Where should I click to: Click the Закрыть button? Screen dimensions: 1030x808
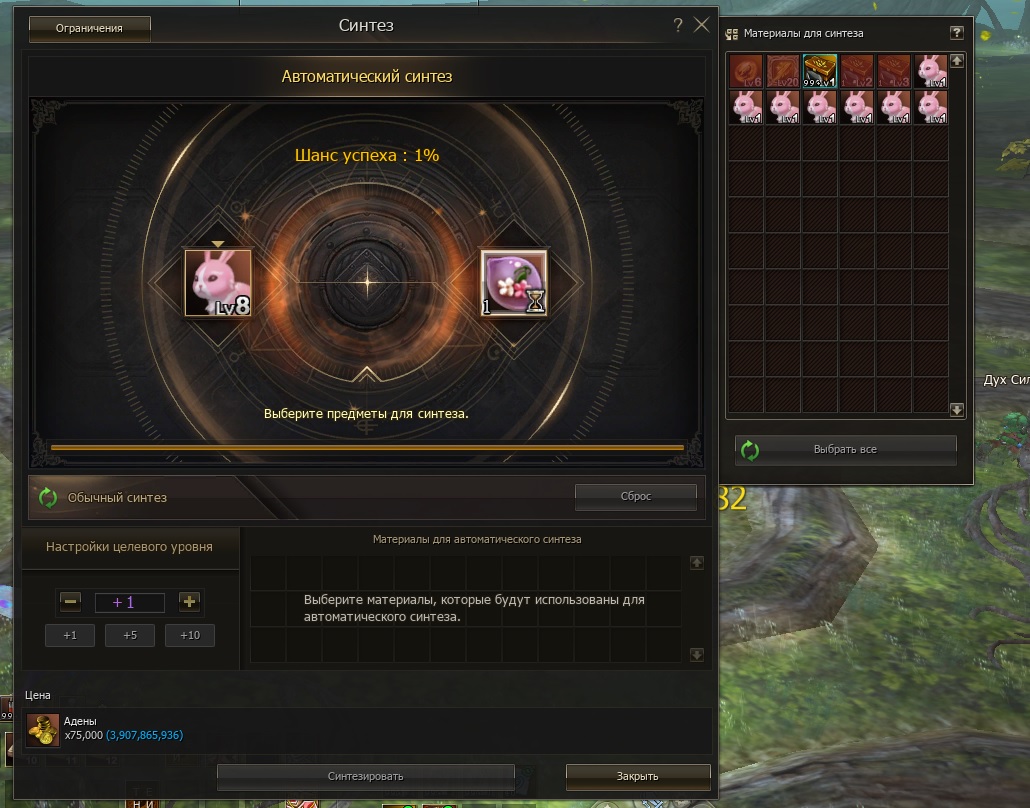tap(638, 776)
